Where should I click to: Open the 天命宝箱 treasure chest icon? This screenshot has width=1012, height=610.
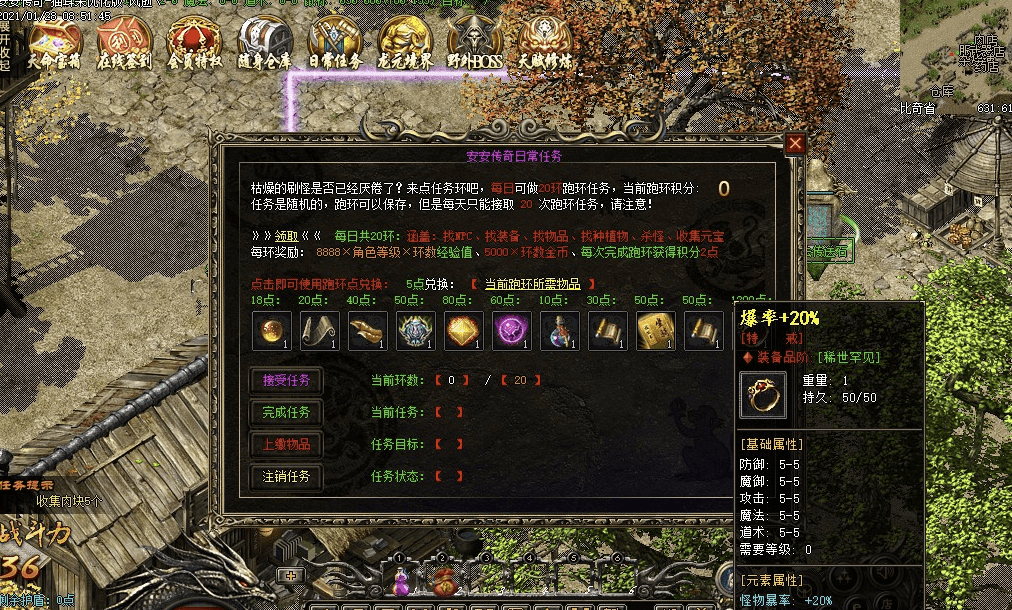coord(54,45)
